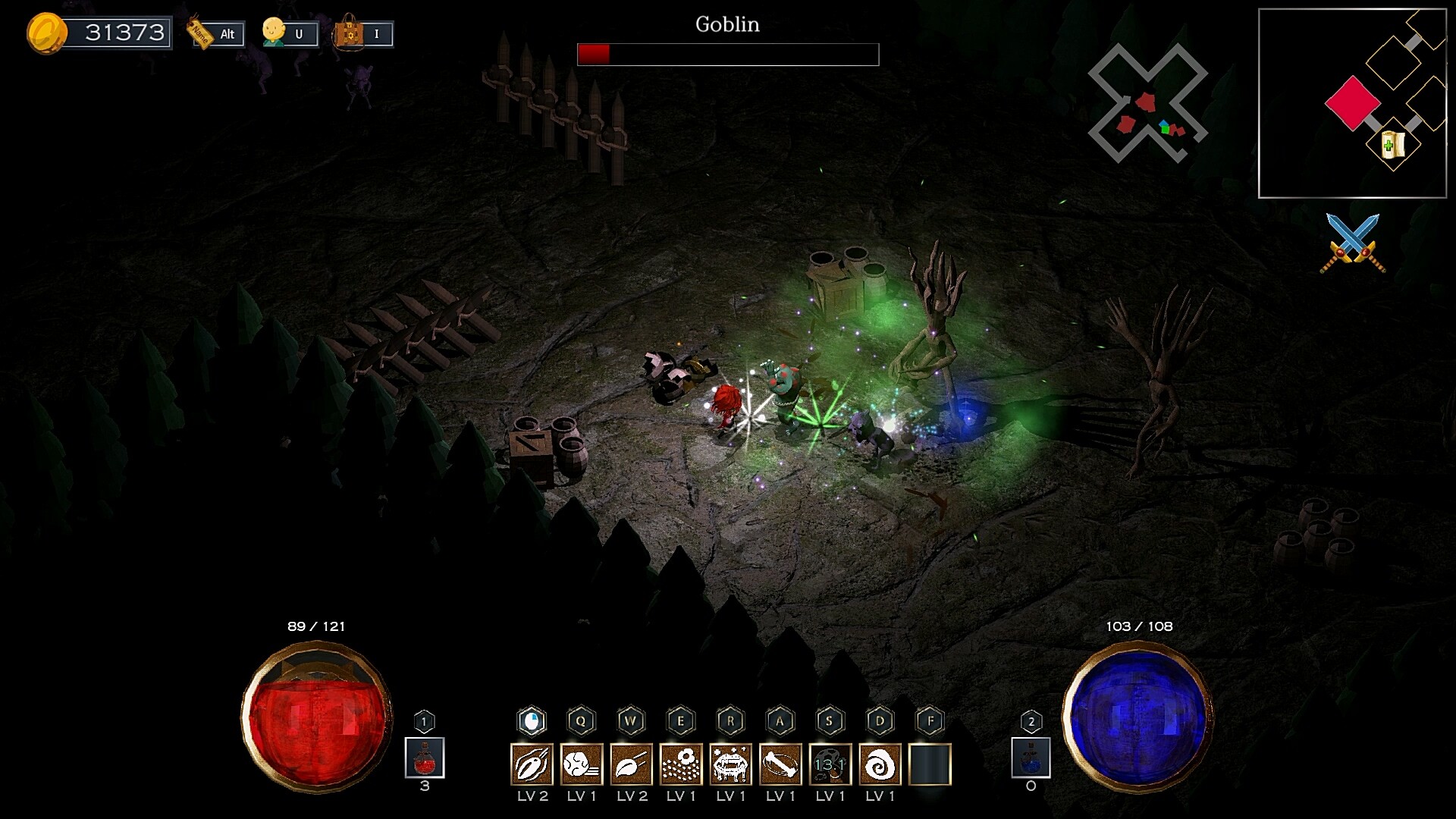Select the mushroom skill on cooldown

[830, 764]
